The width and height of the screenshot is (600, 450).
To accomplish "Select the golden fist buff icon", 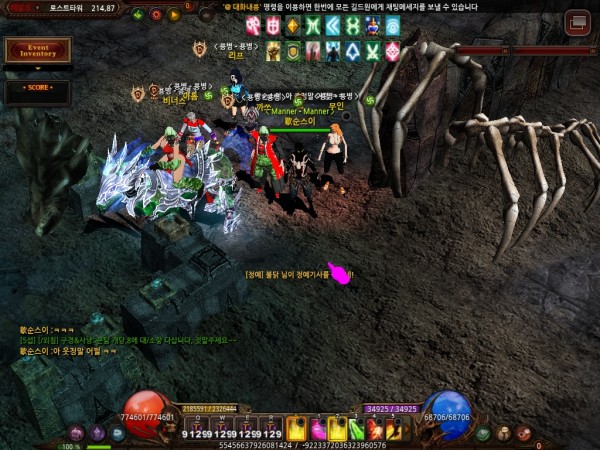I will click(273, 51).
